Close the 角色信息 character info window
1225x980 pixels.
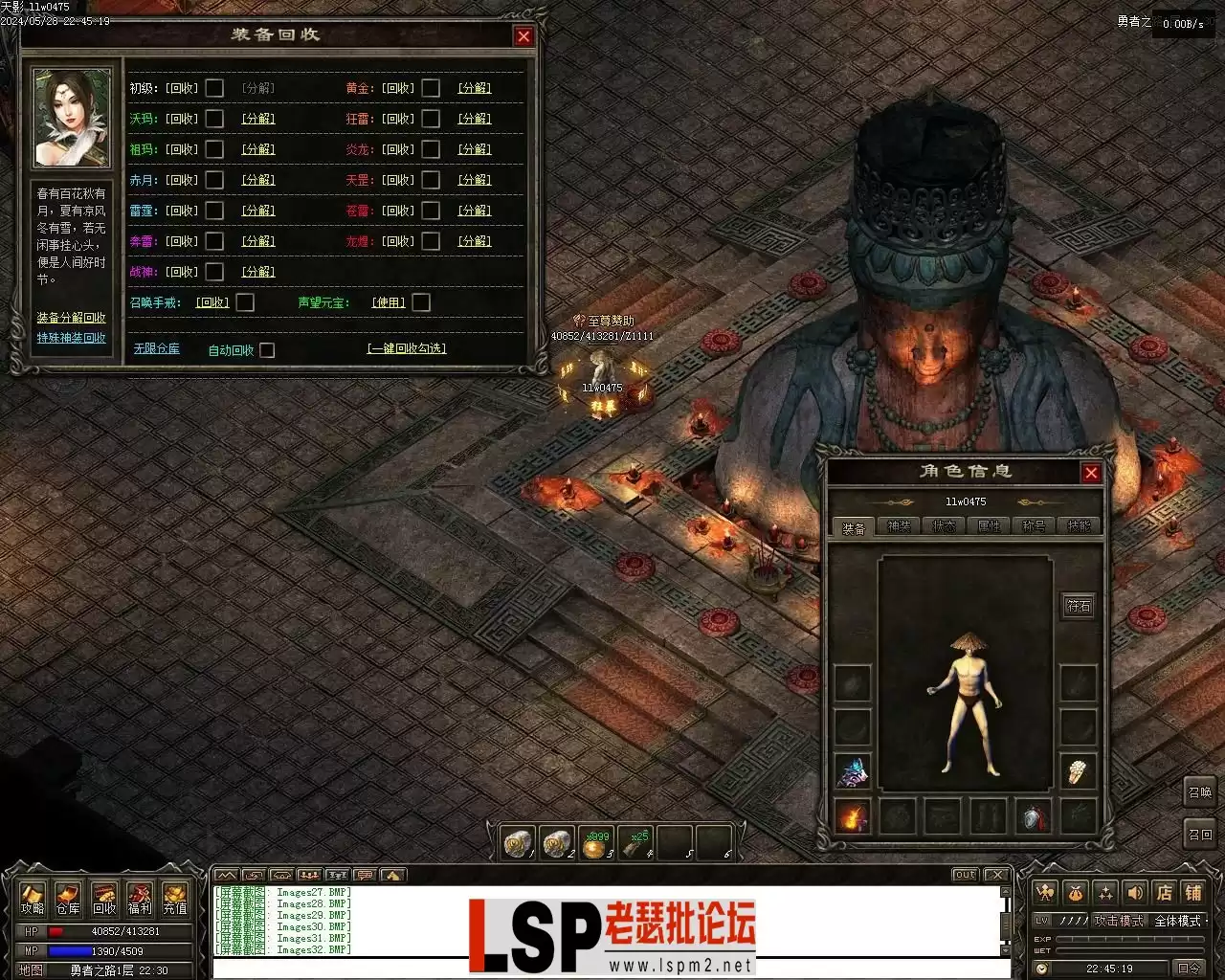click(1091, 473)
